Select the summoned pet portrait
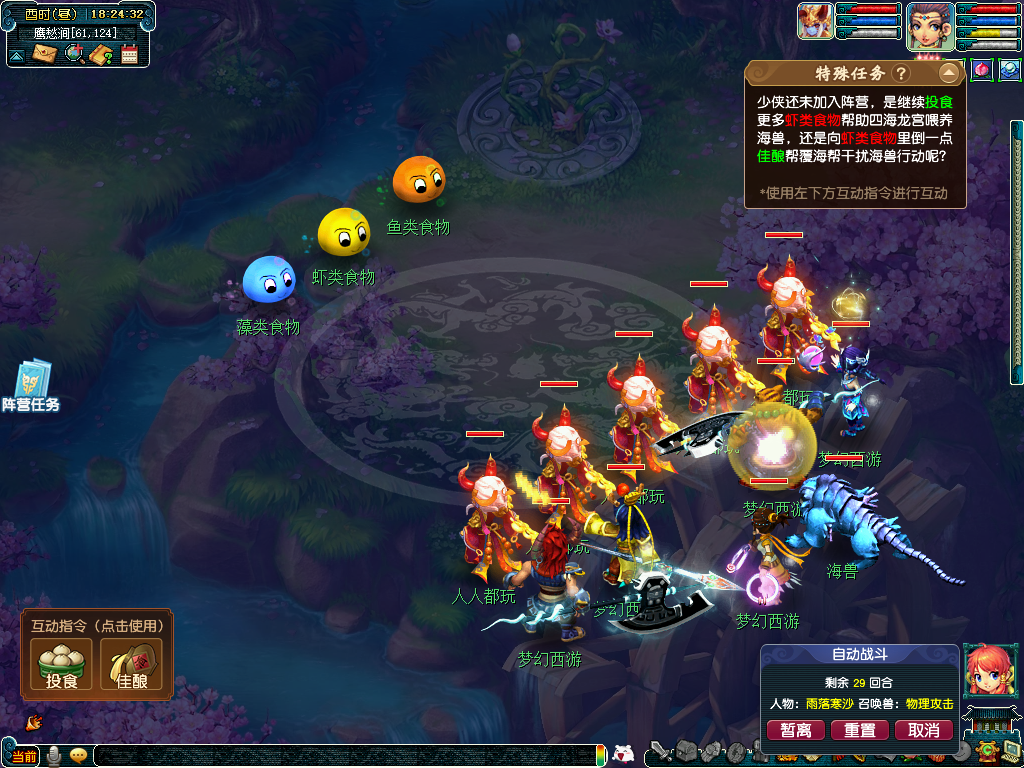Screen dimensions: 1024x768 point(815,21)
